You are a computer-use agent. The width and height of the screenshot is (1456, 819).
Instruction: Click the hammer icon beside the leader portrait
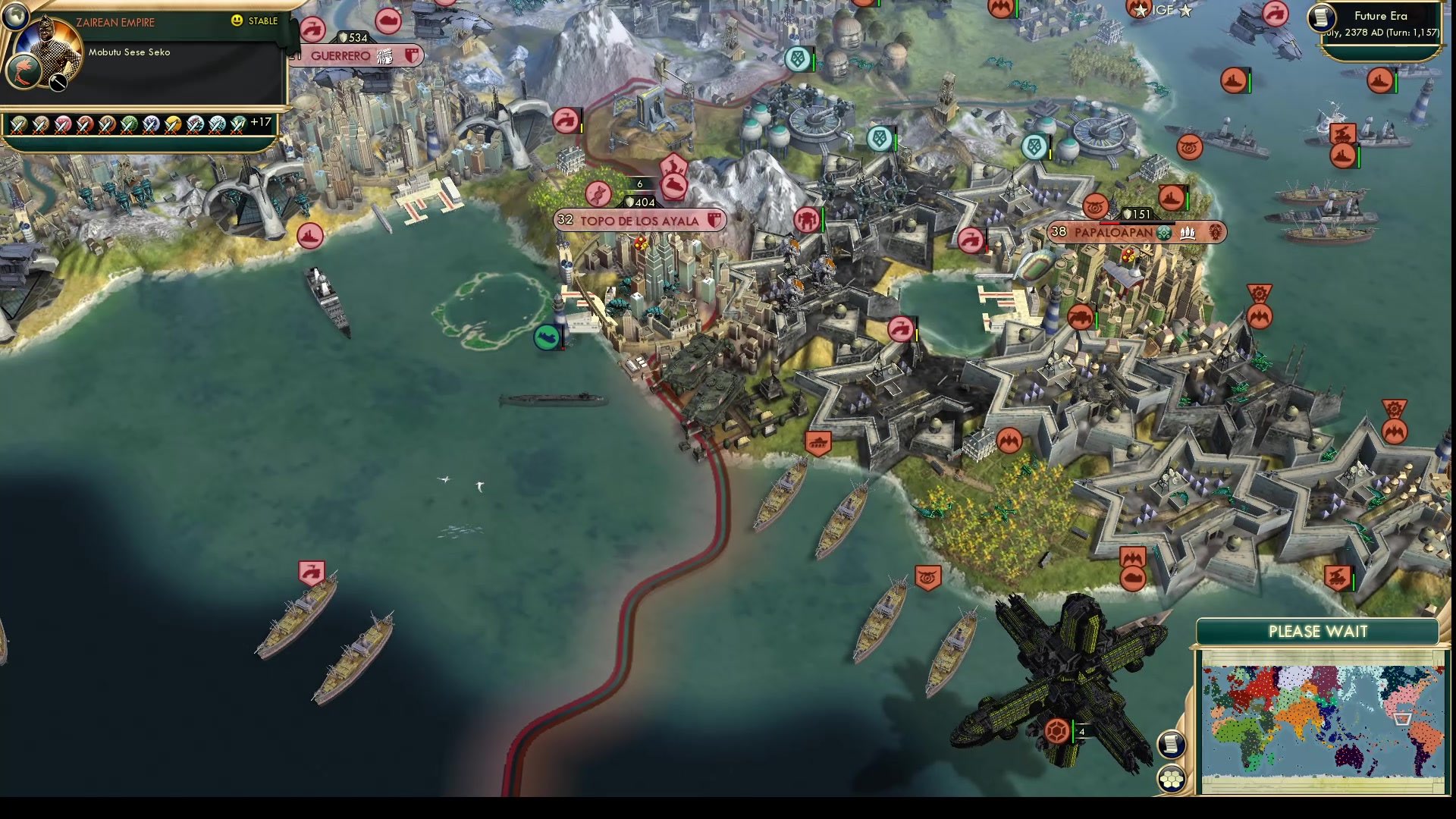(x=56, y=82)
